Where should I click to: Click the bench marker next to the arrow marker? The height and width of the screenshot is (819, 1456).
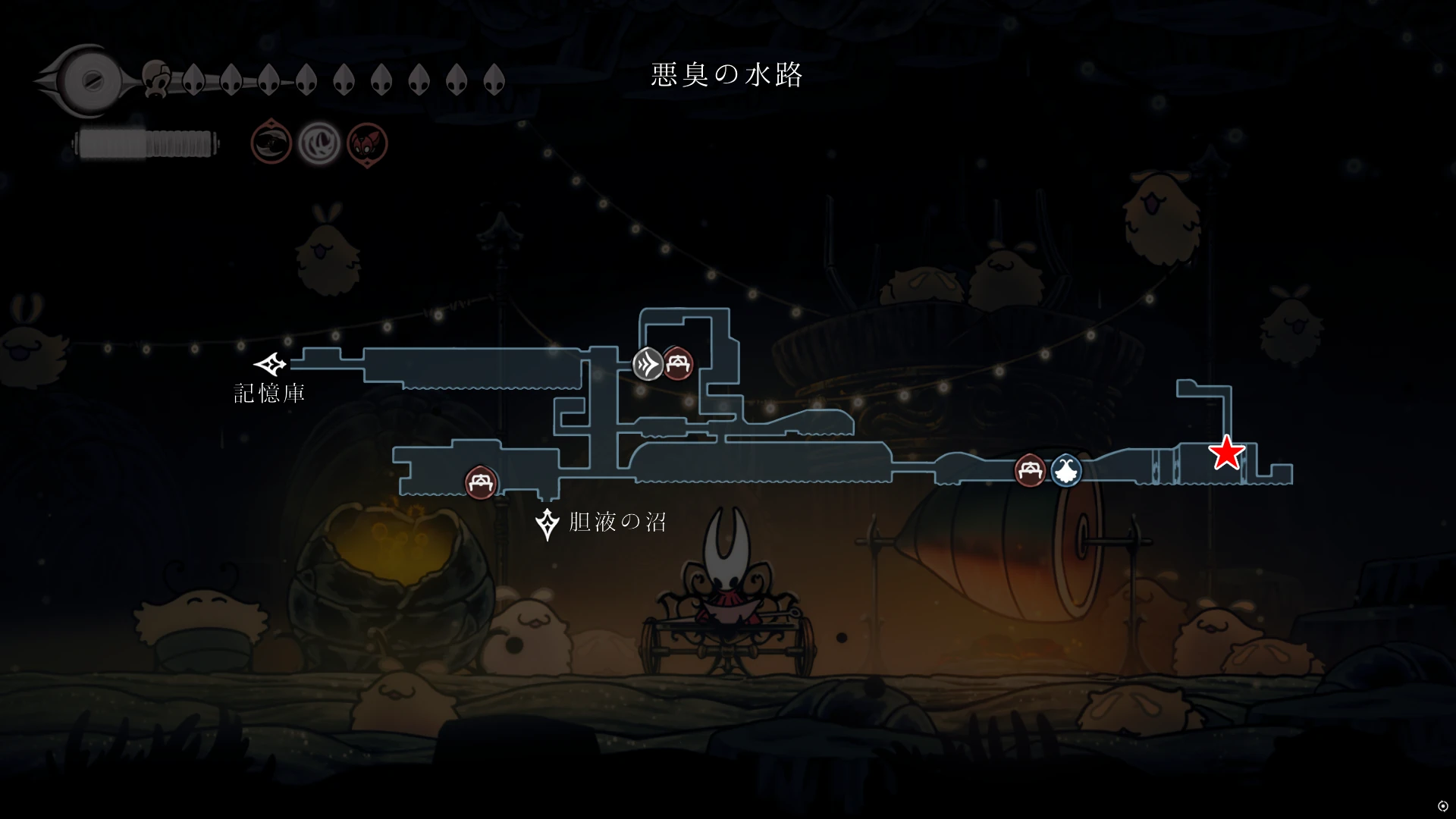click(678, 364)
